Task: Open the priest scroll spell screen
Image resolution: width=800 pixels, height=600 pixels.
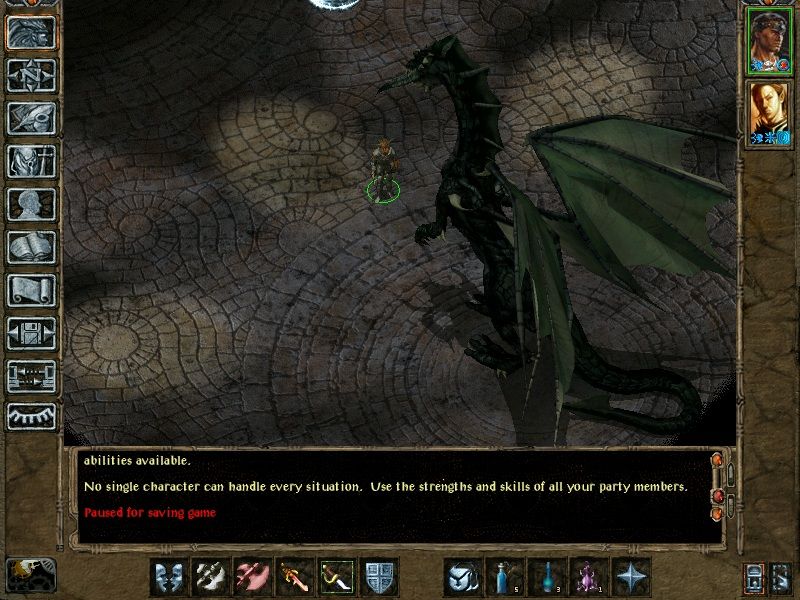Action: [31, 290]
